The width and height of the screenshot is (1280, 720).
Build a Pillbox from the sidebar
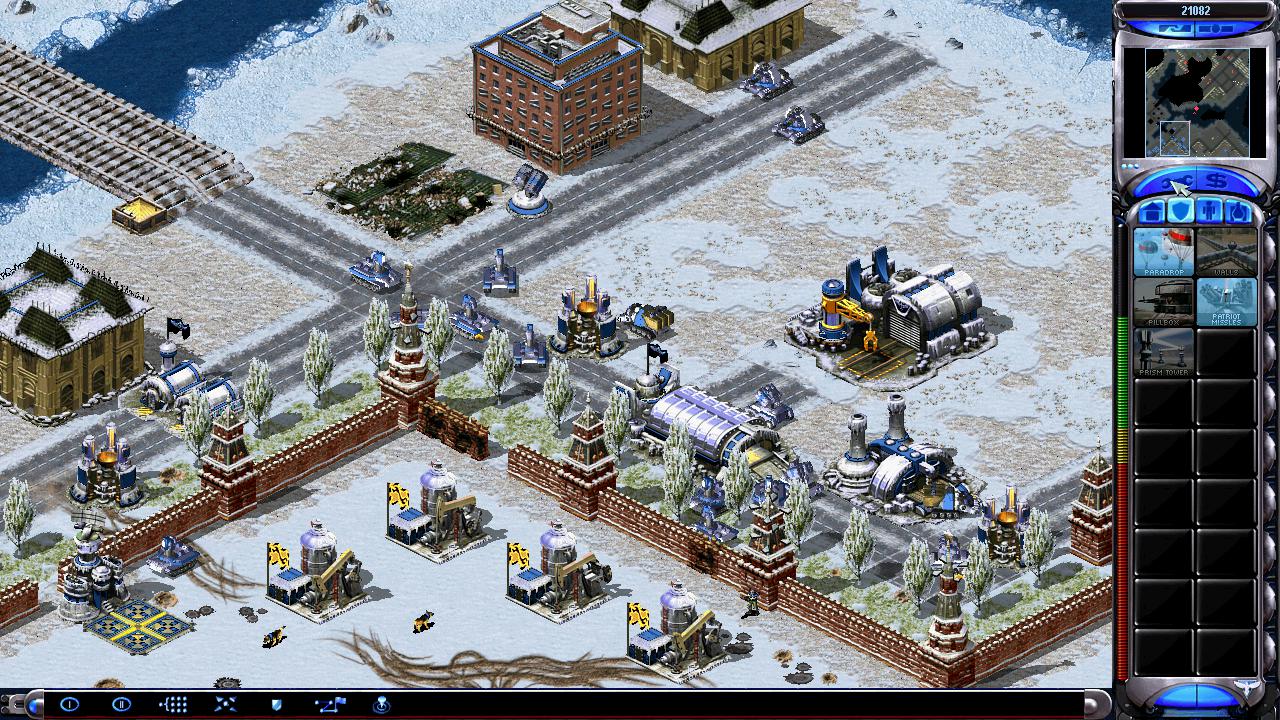(1163, 302)
